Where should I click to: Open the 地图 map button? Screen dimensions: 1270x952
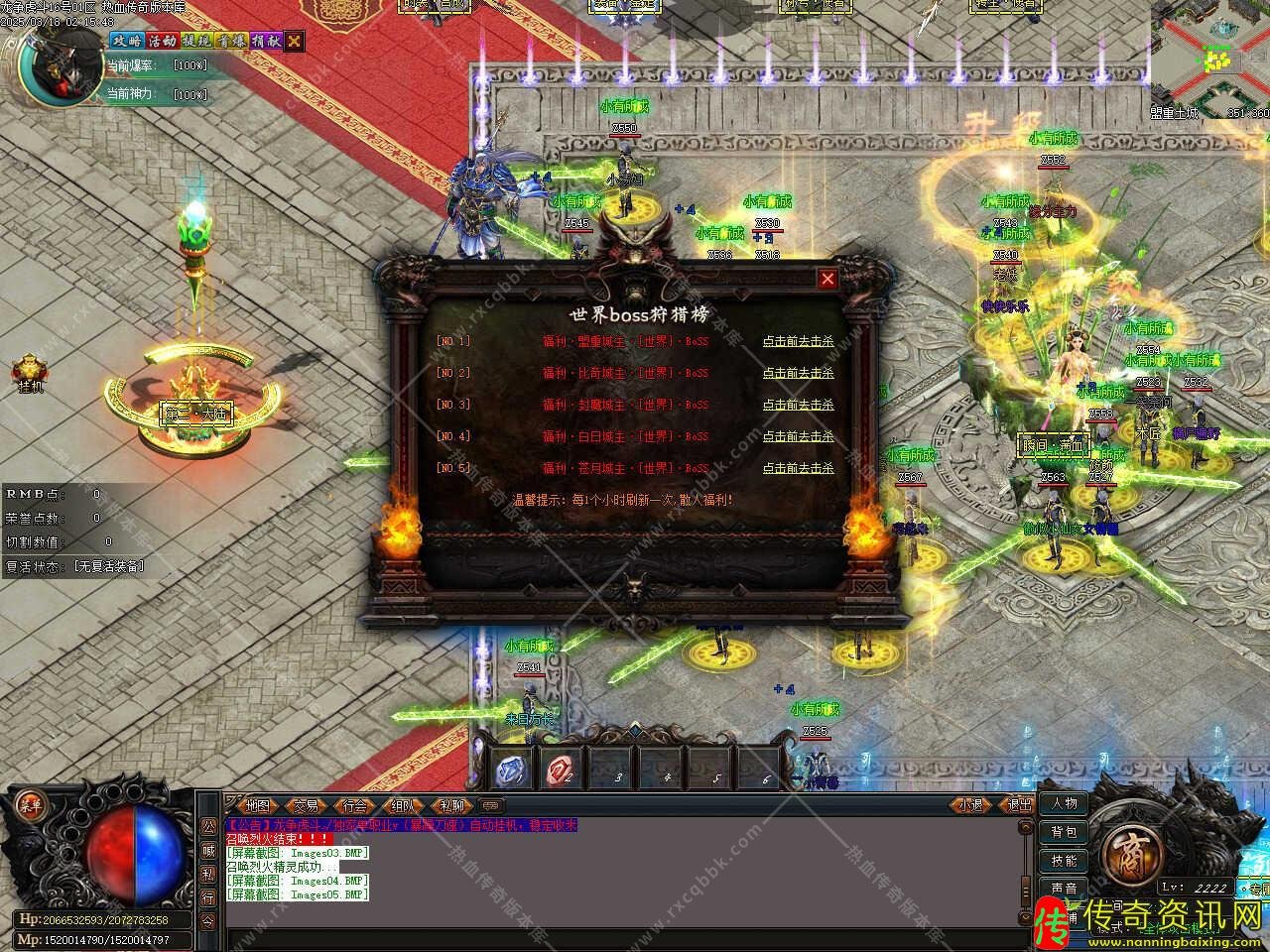(x=258, y=805)
